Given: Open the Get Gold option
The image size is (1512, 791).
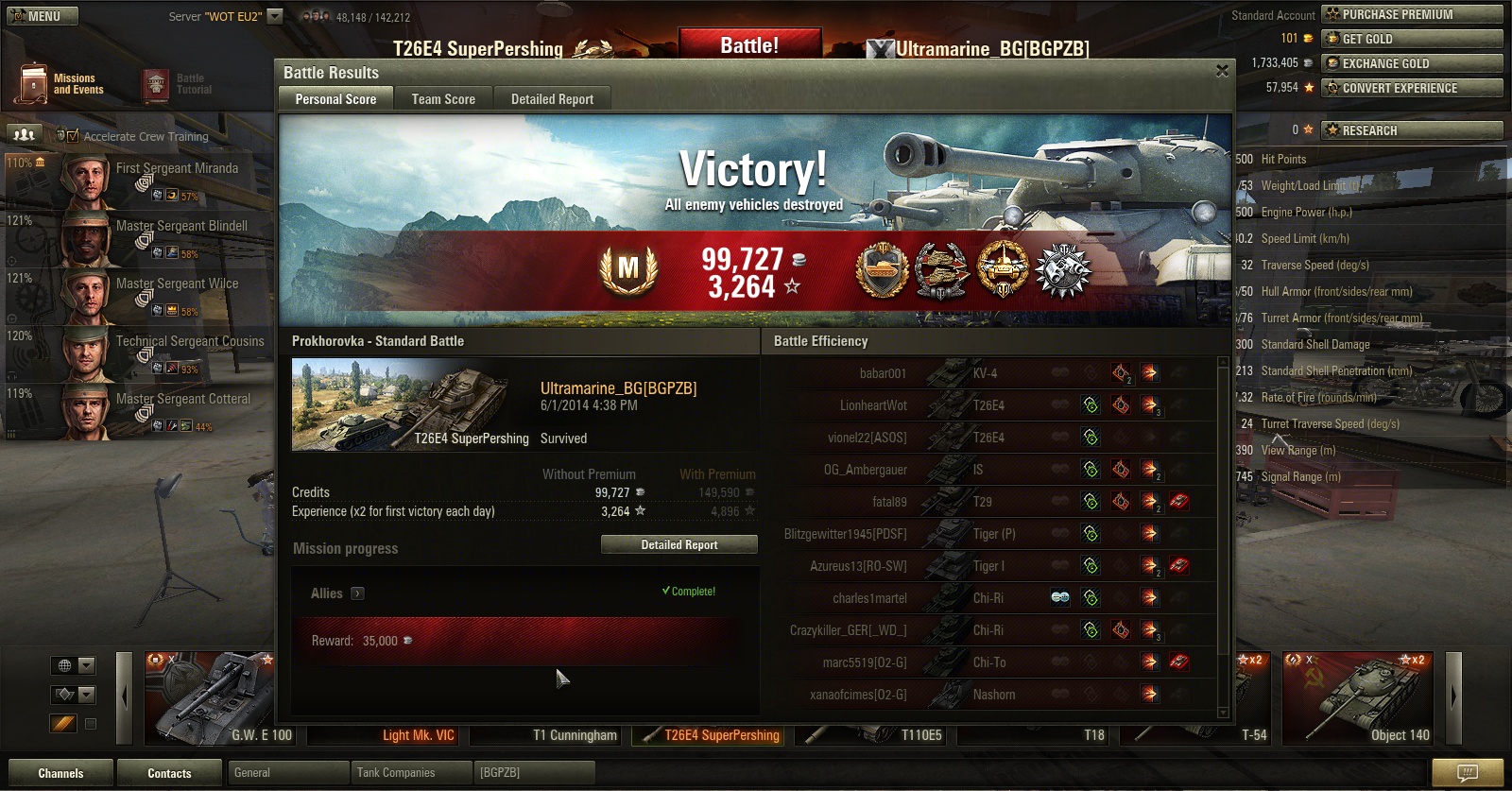Looking at the screenshot, I should click(x=1411, y=39).
